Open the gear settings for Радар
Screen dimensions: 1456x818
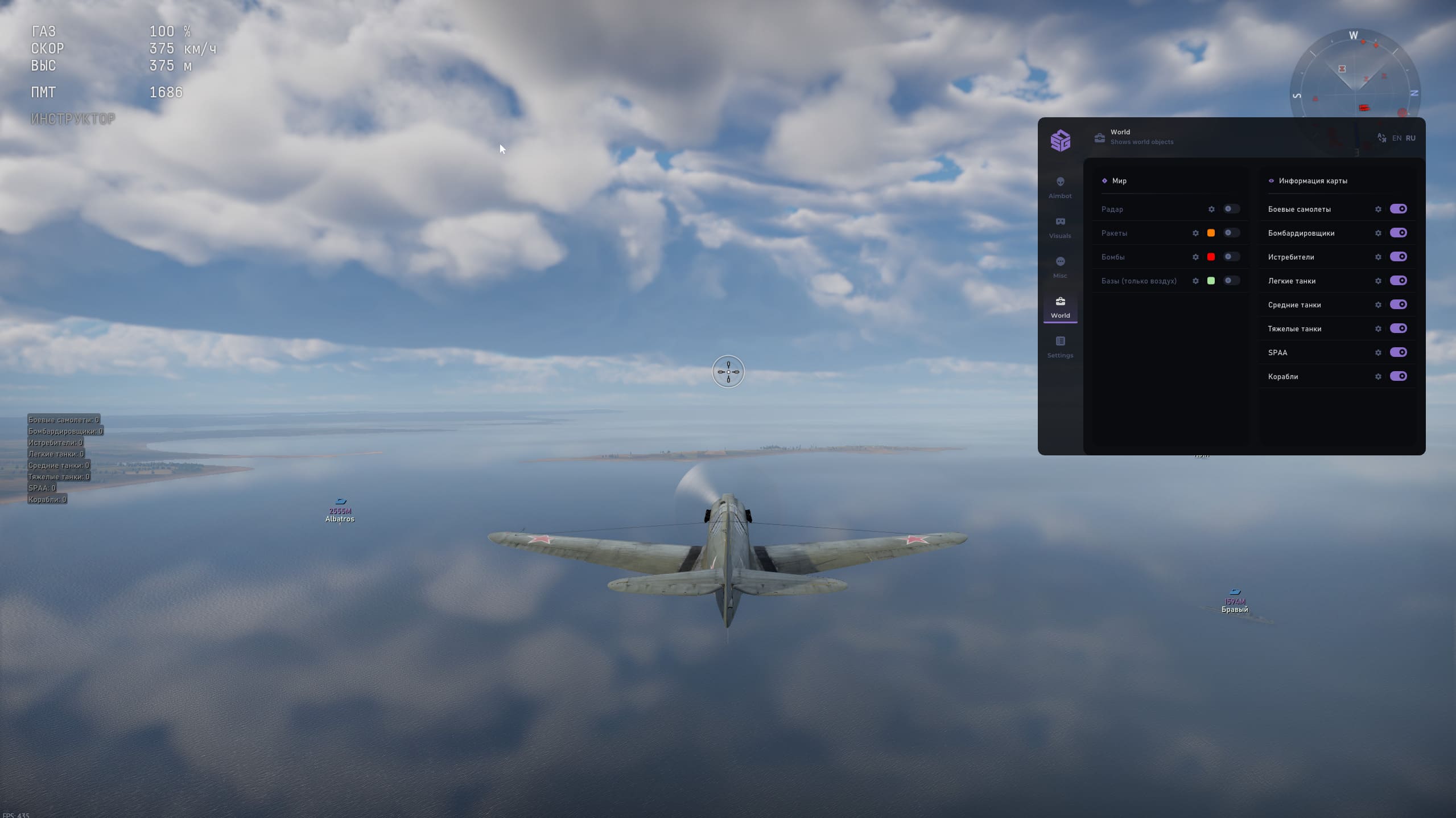pos(1211,209)
